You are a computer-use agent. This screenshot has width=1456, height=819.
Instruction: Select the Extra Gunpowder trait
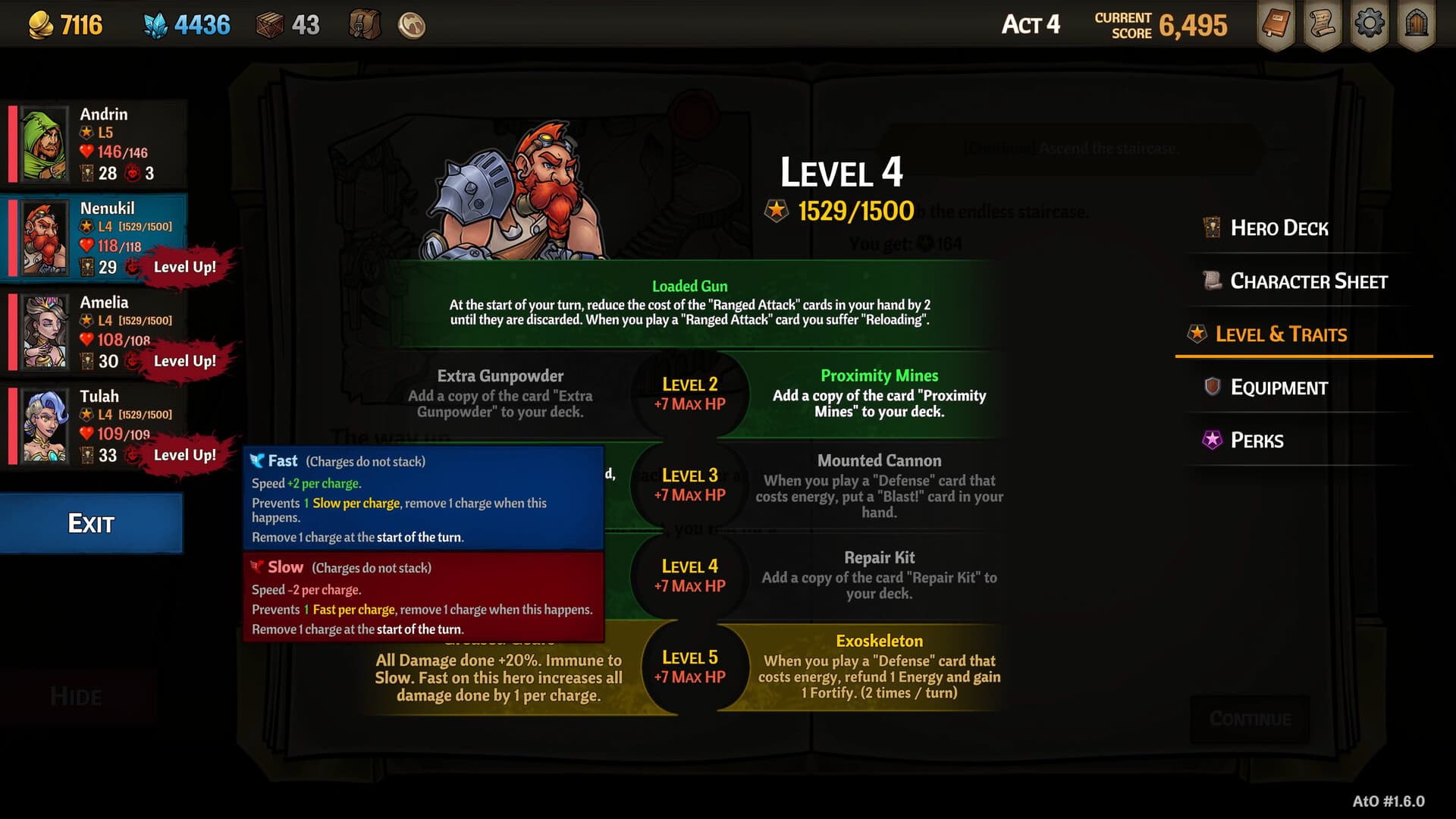point(500,394)
